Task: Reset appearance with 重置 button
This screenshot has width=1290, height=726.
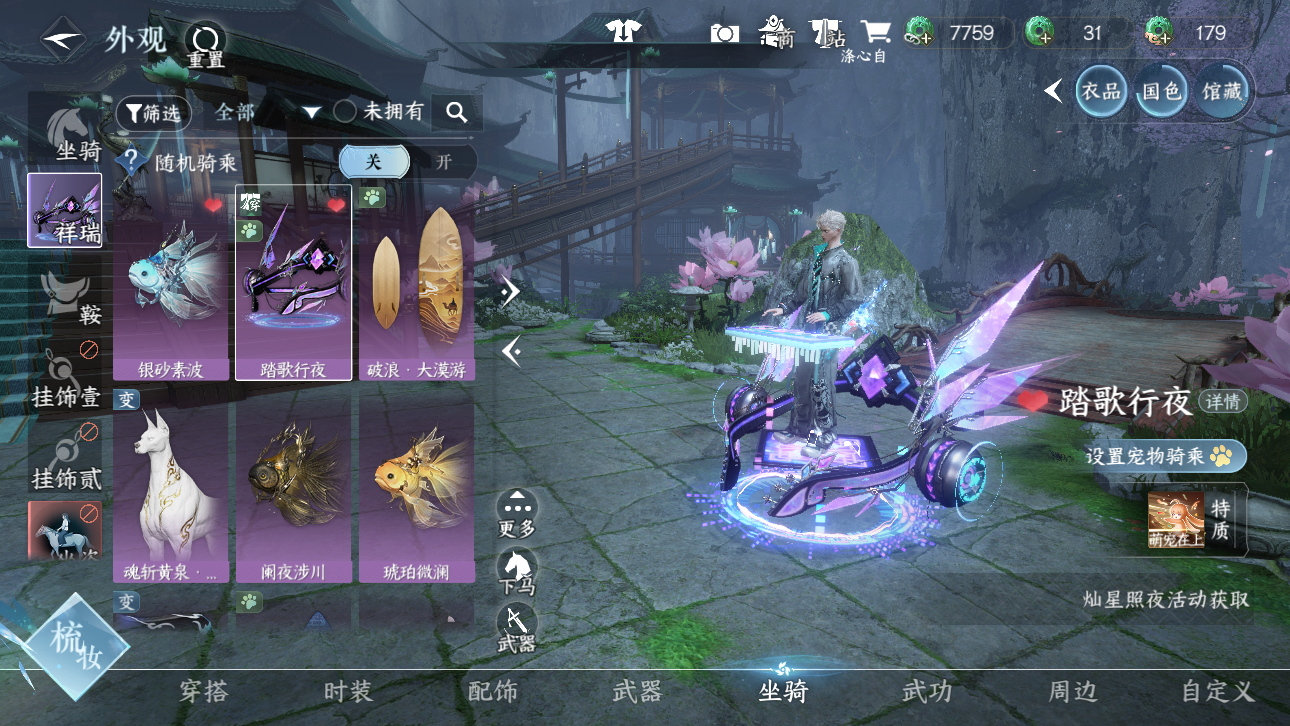Action: [x=206, y=43]
